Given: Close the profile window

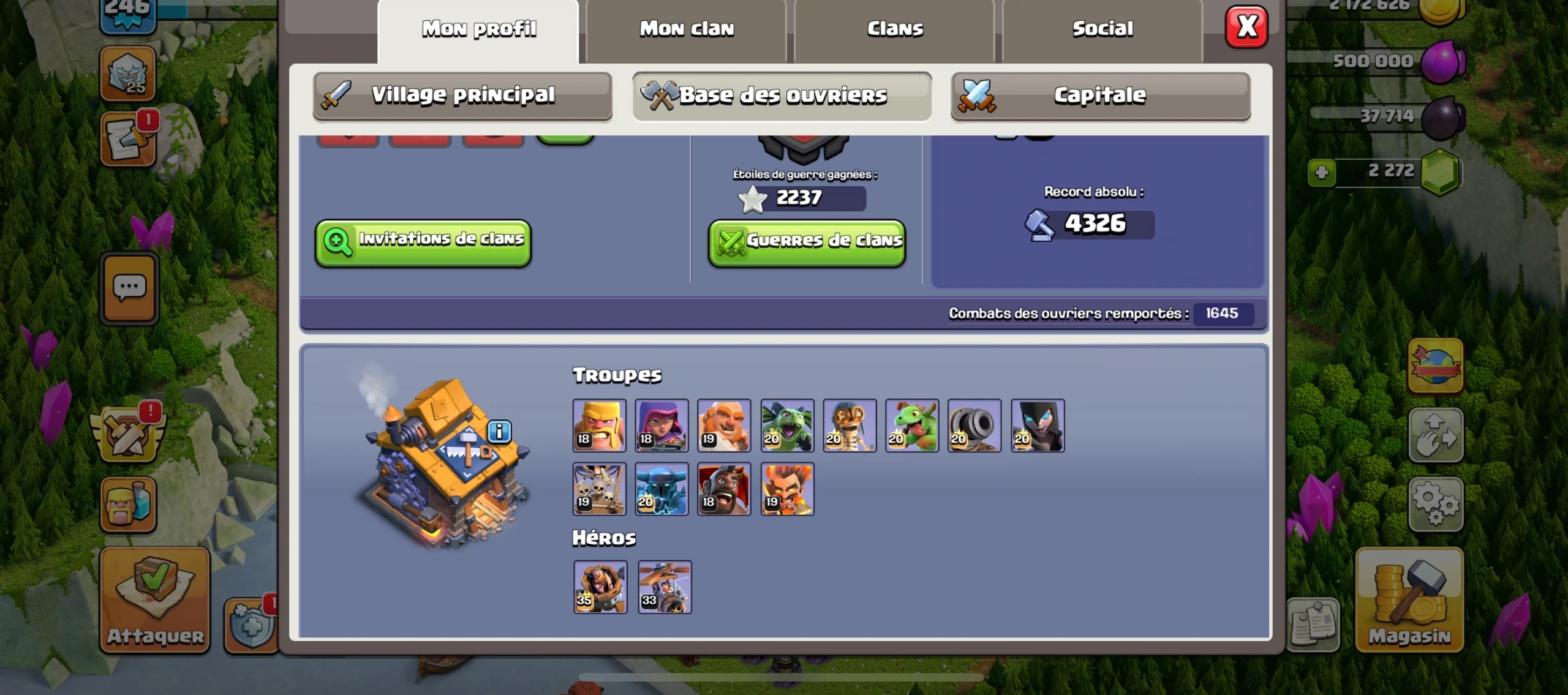Looking at the screenshot, I should click(x=1246, y=27).
